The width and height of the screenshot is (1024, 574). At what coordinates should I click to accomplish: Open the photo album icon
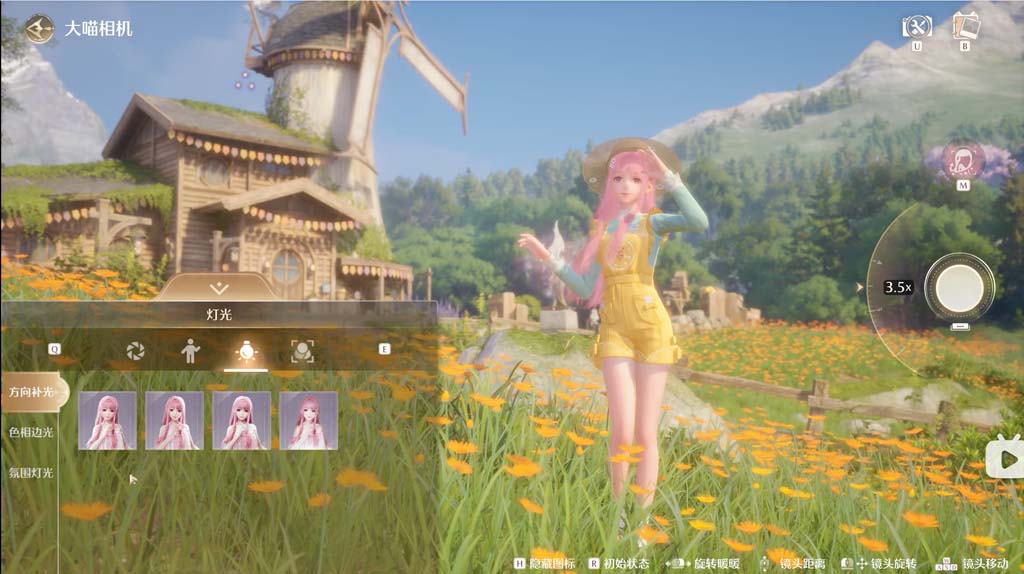pos(965,25)
